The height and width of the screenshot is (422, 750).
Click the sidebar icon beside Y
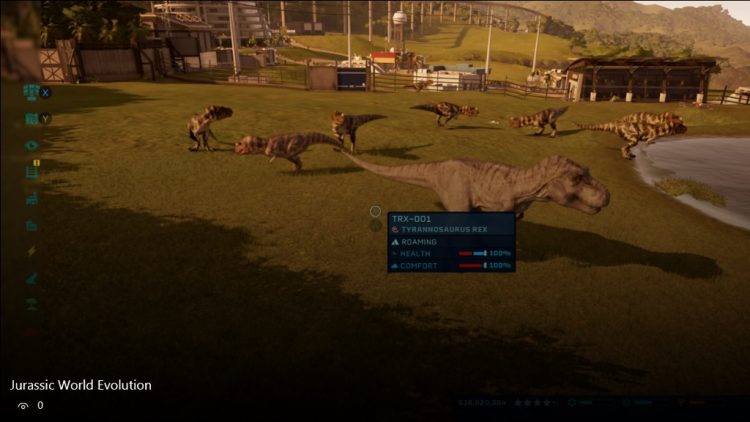point(31,119)
